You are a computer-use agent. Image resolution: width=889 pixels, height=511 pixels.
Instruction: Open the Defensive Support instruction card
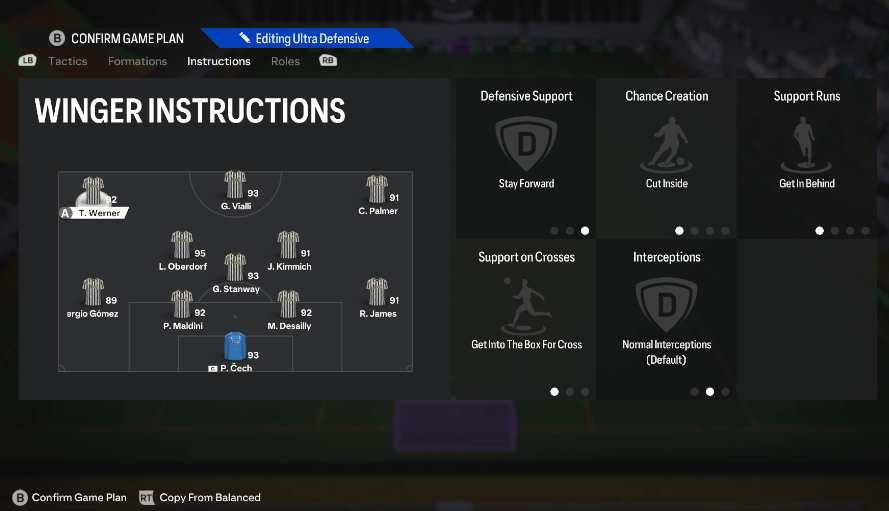pos(526,158)
